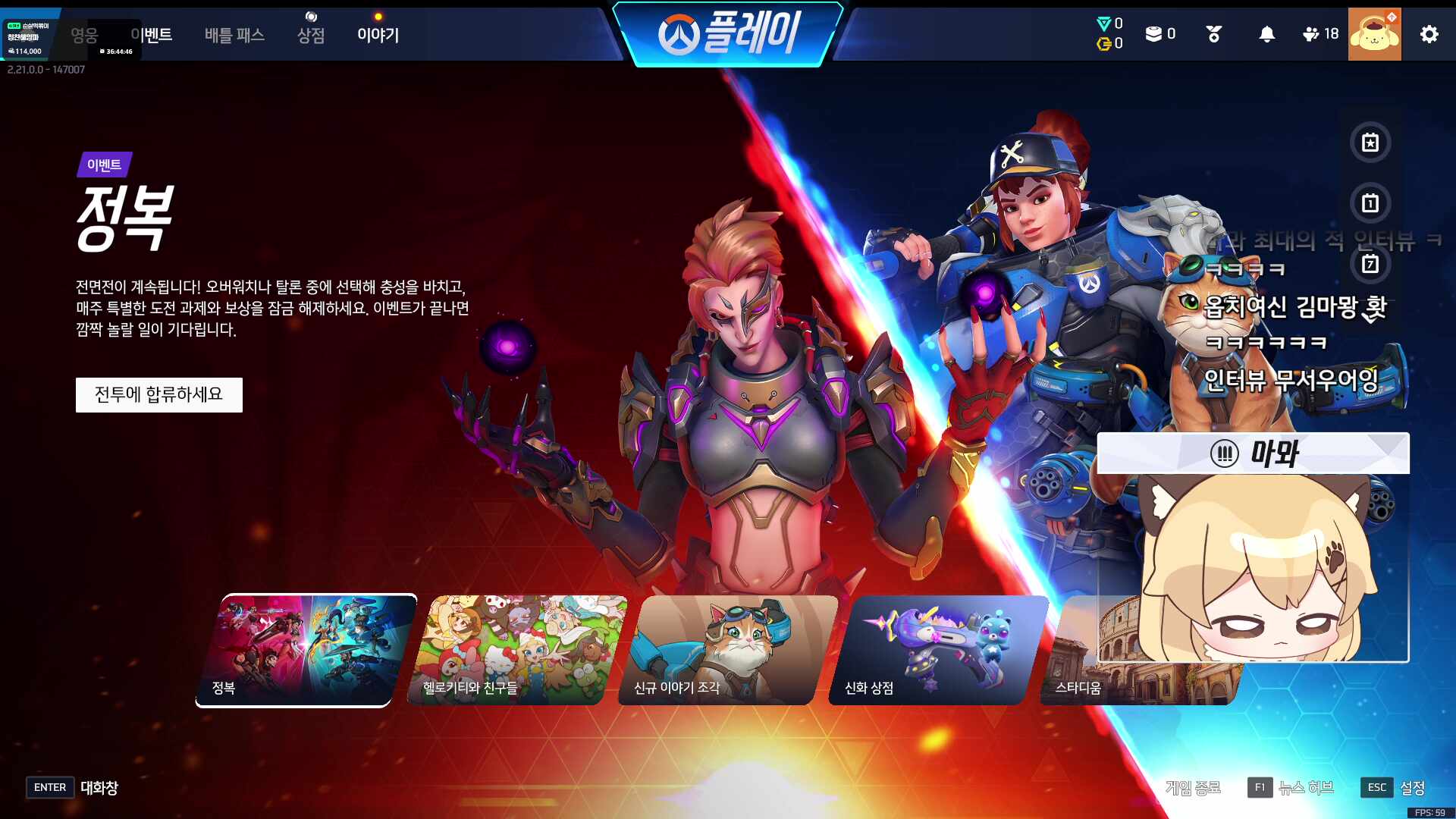Select the 영웅 menu item
This screenshot has width=1456, height=819.
click(86, 35)
